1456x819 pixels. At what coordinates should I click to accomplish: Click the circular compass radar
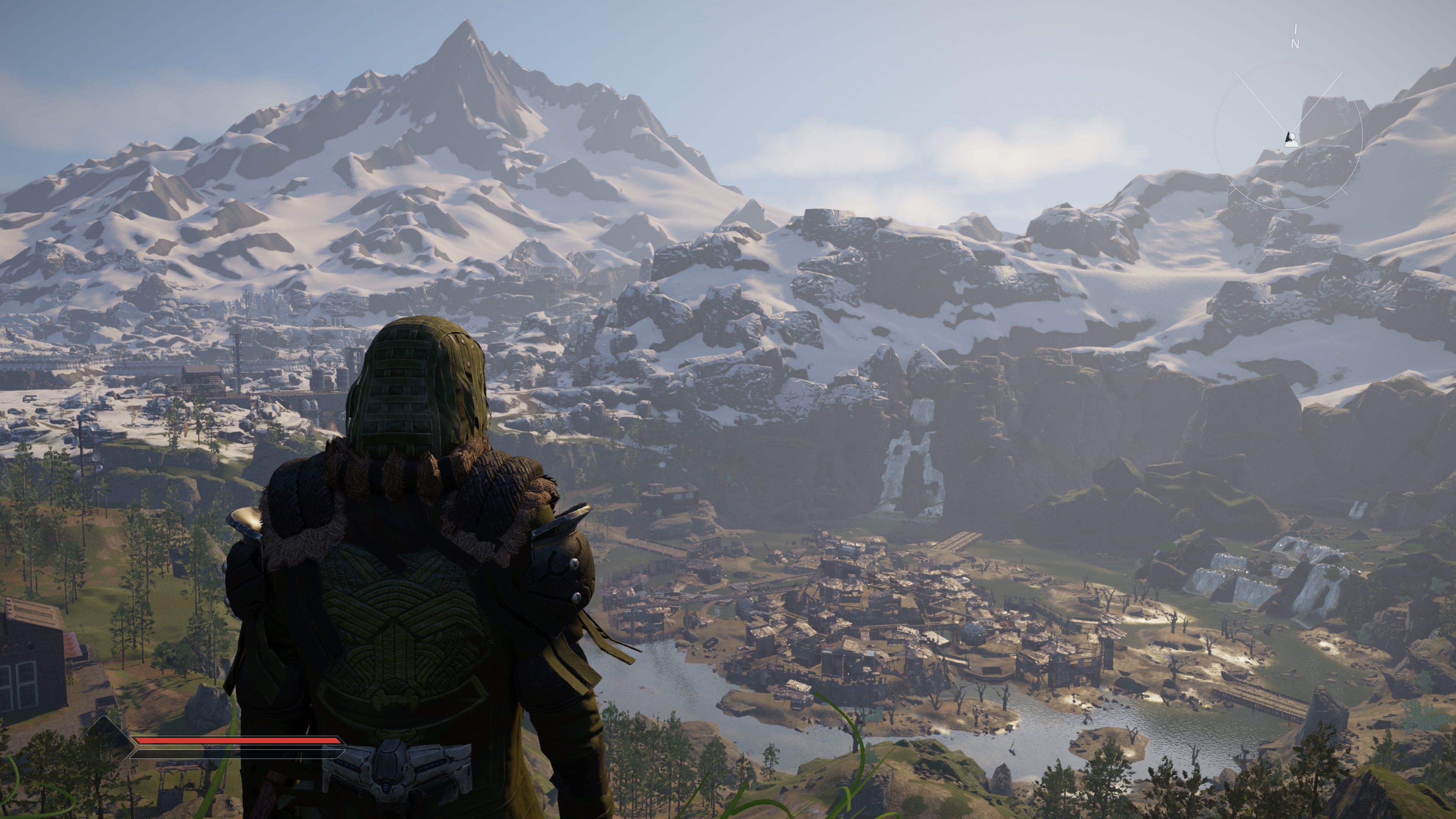(1288, 136)
